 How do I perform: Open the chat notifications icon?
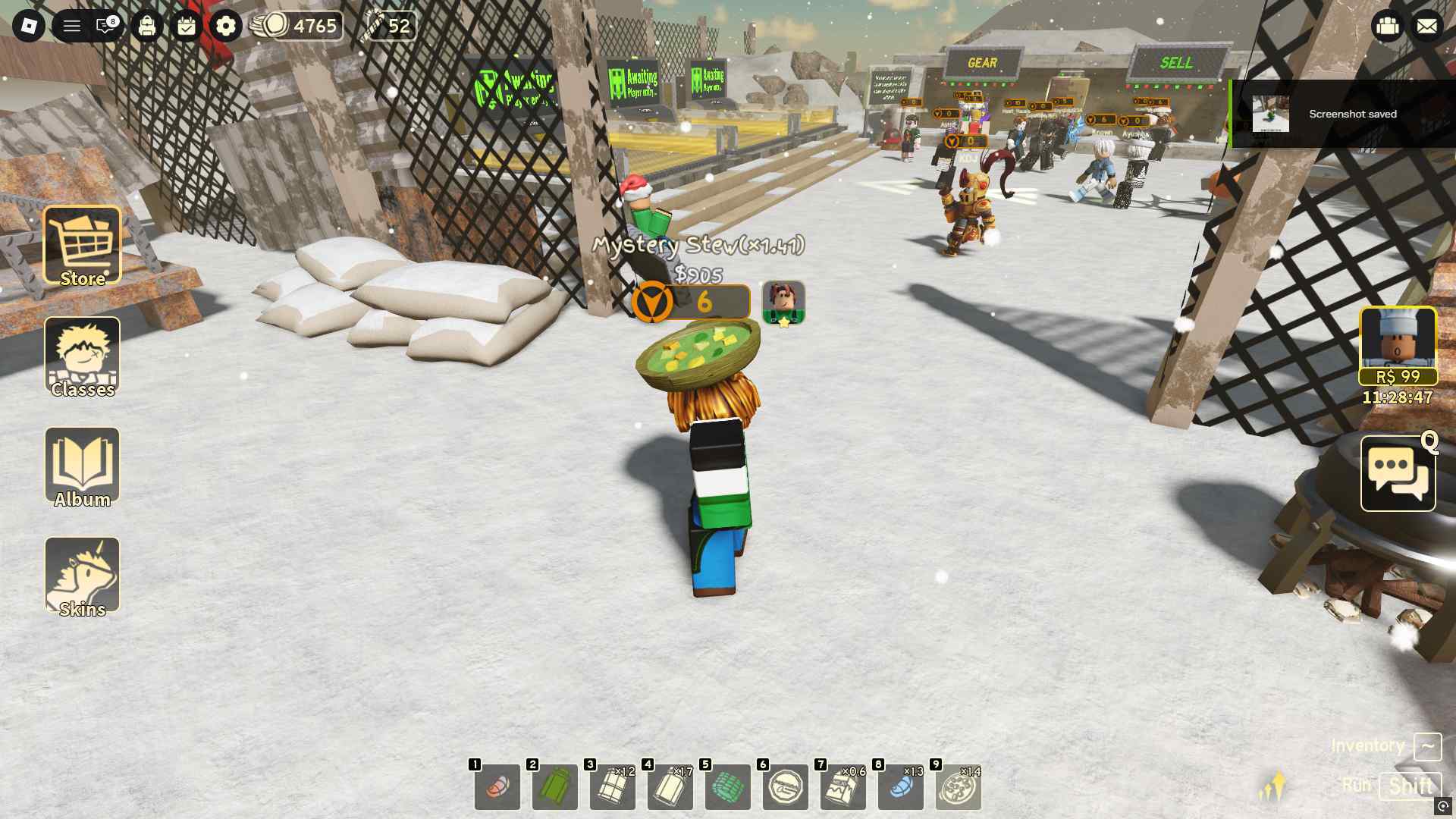pyautogui.click(x=106, y=27)
